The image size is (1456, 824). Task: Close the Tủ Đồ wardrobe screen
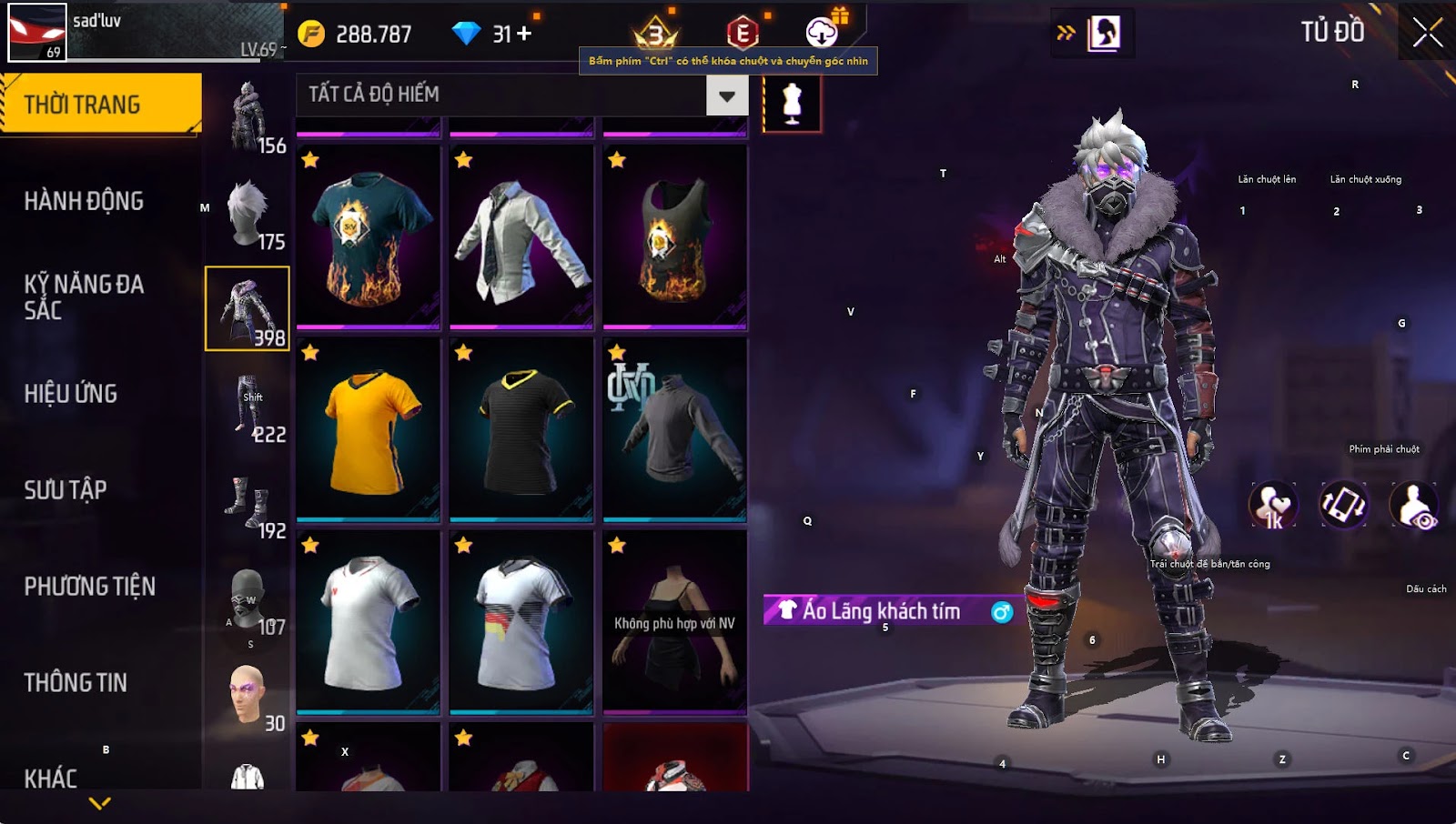(x=1427, y=33)
